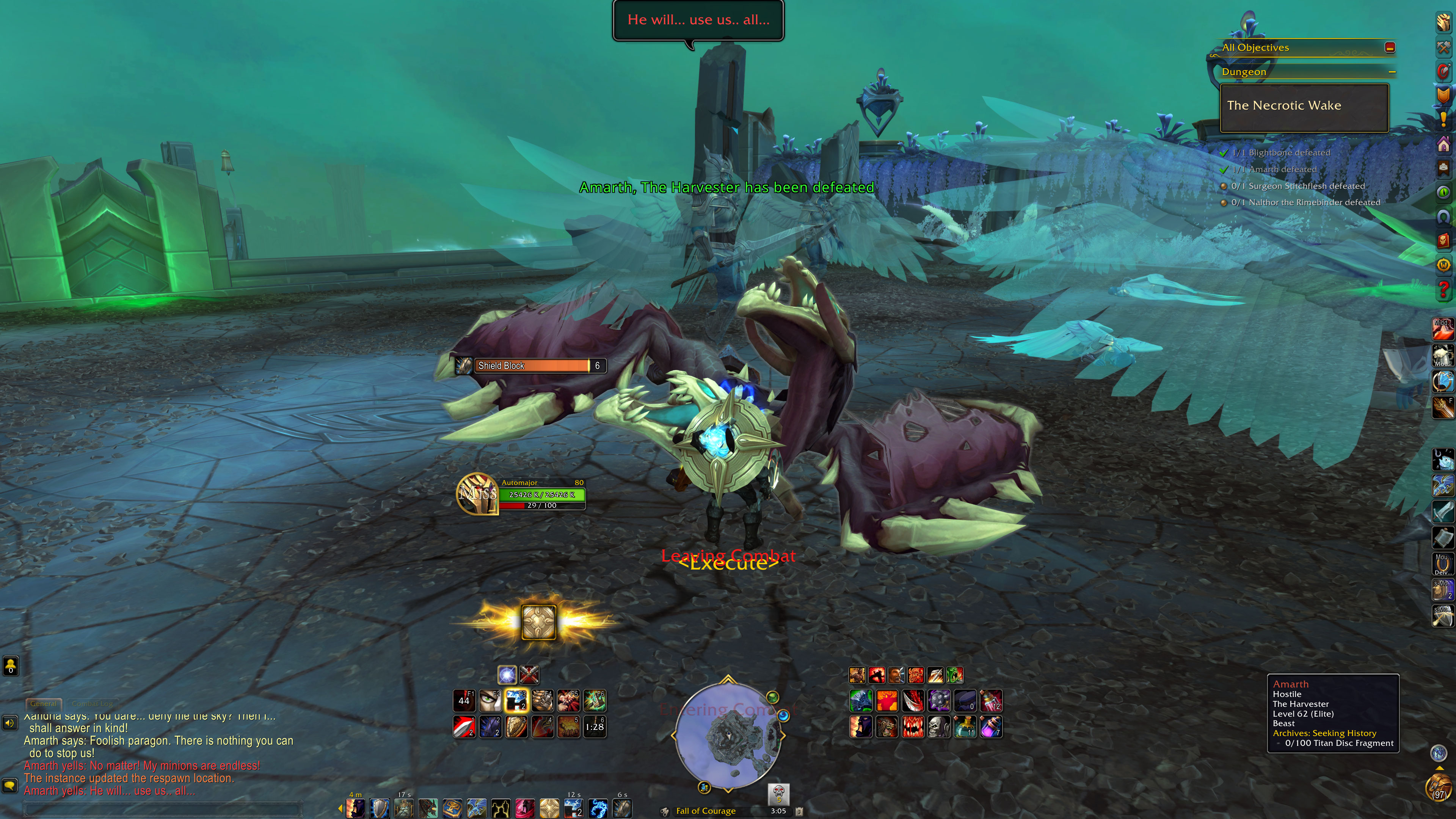1456x819 pixels.
Task: Open the quest log exclamation icon
Action: (x=1443, y=119)
